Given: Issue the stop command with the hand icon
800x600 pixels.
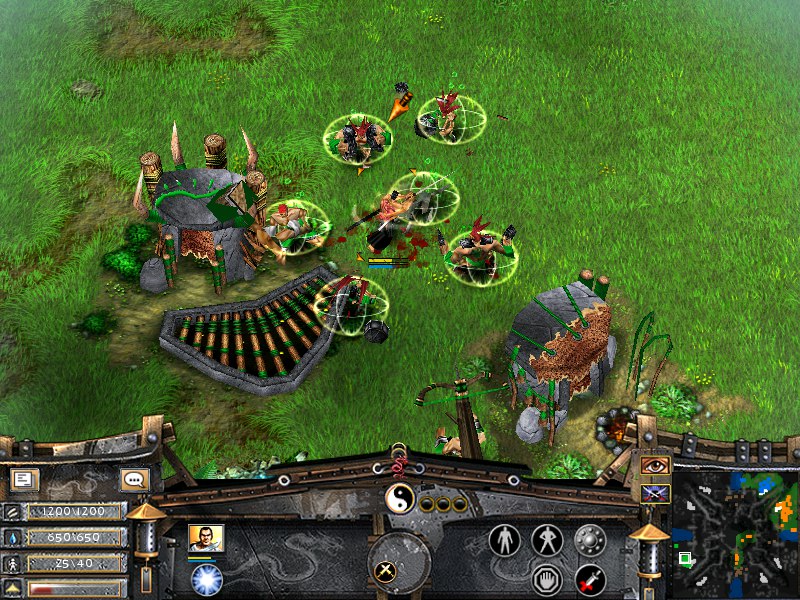Looking at the screenshot, I should [547, 578].
